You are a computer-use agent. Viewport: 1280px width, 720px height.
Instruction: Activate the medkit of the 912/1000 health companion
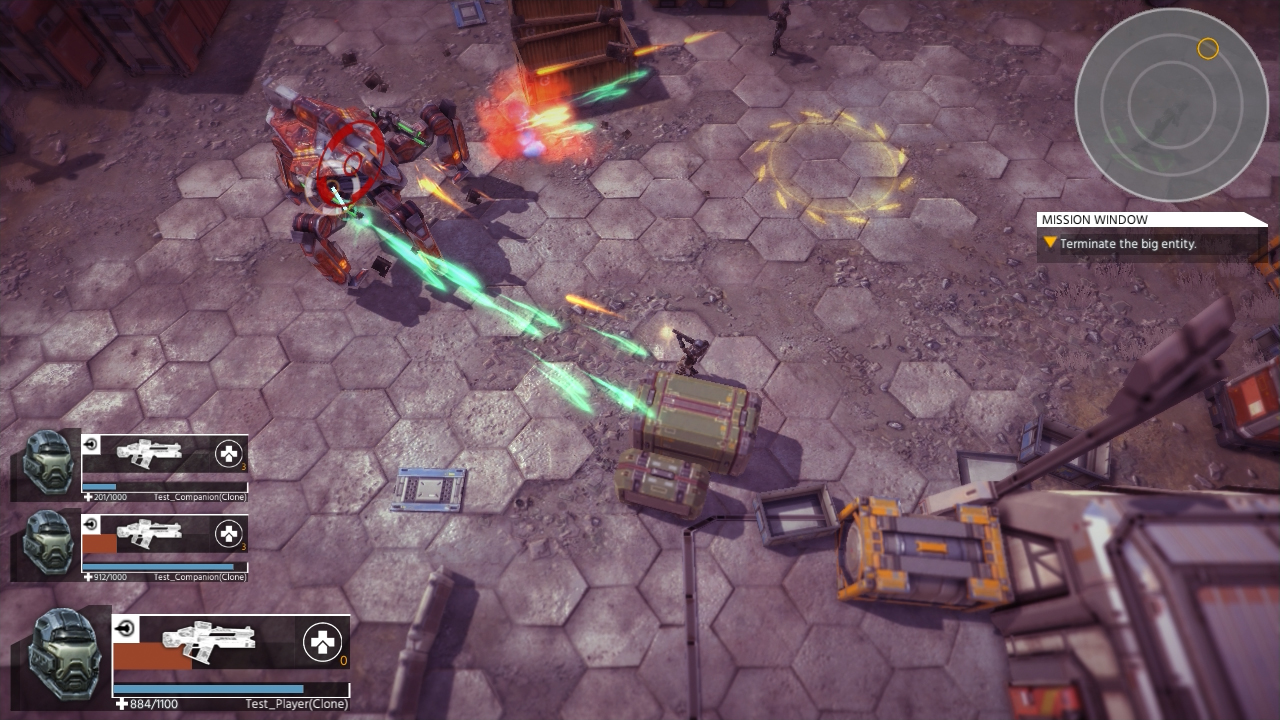[x=228, y=534]
